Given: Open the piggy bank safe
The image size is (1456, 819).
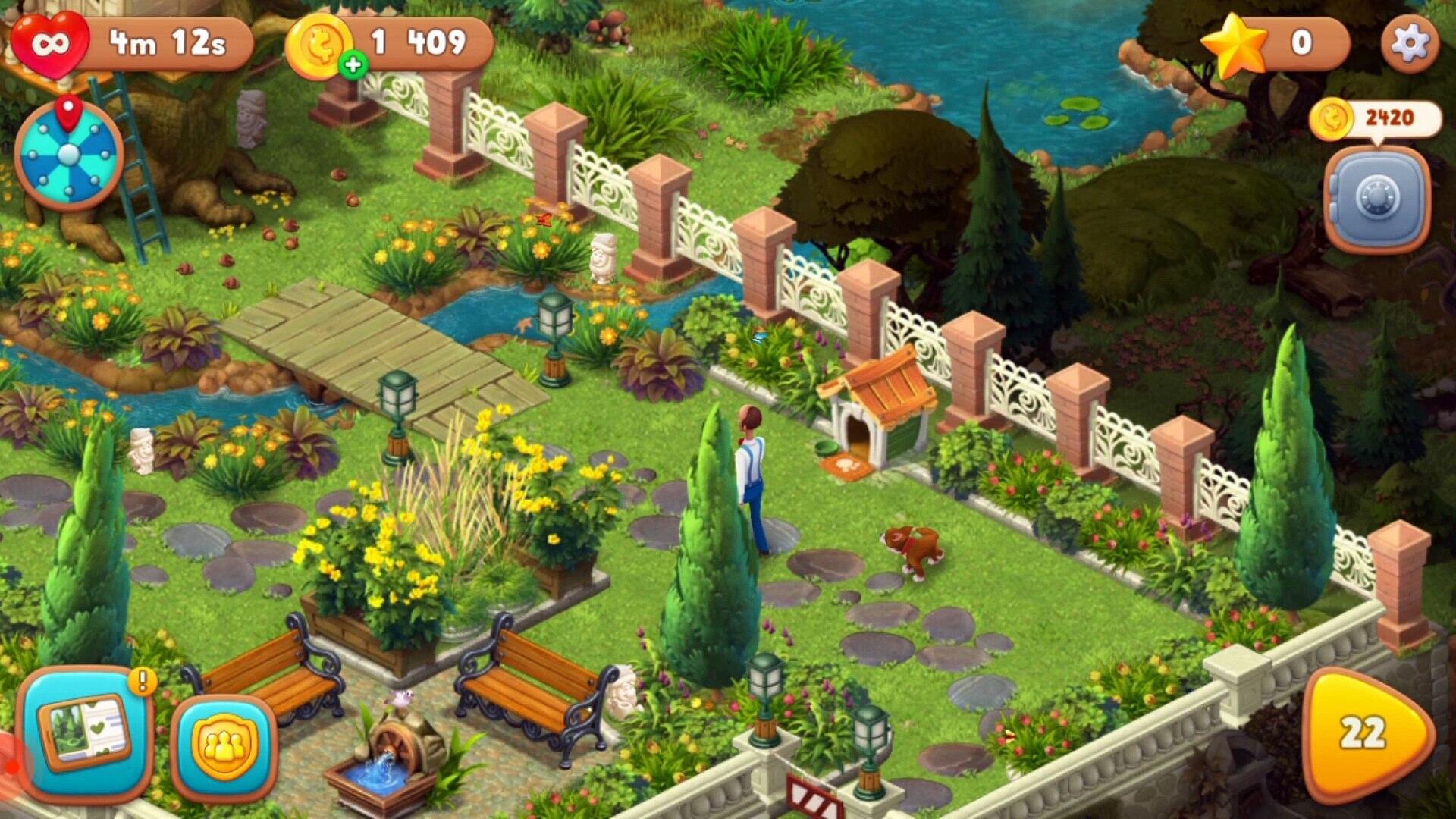Looking at the screenshot, I should coord(1376,197).
